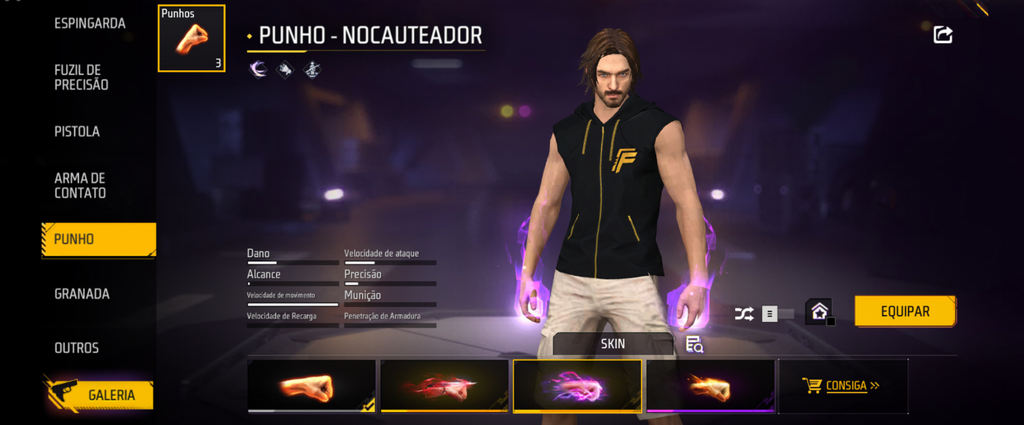The width and height of the screenshot is (1024, 425).
Task: Open the Consiga shop link
Action: pyautogui.click(x=843, y=385)
